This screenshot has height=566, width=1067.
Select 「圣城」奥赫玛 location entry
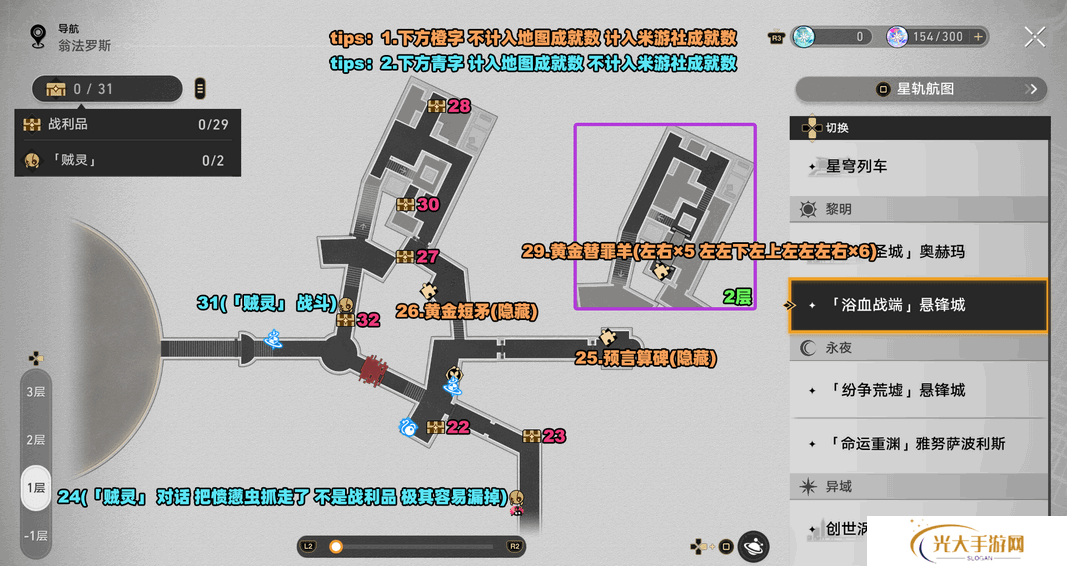(x=920, y=251)
